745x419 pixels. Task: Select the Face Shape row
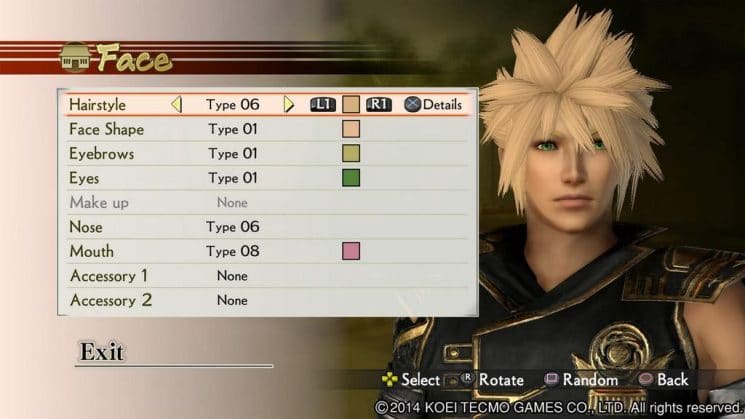coord(106,129)
